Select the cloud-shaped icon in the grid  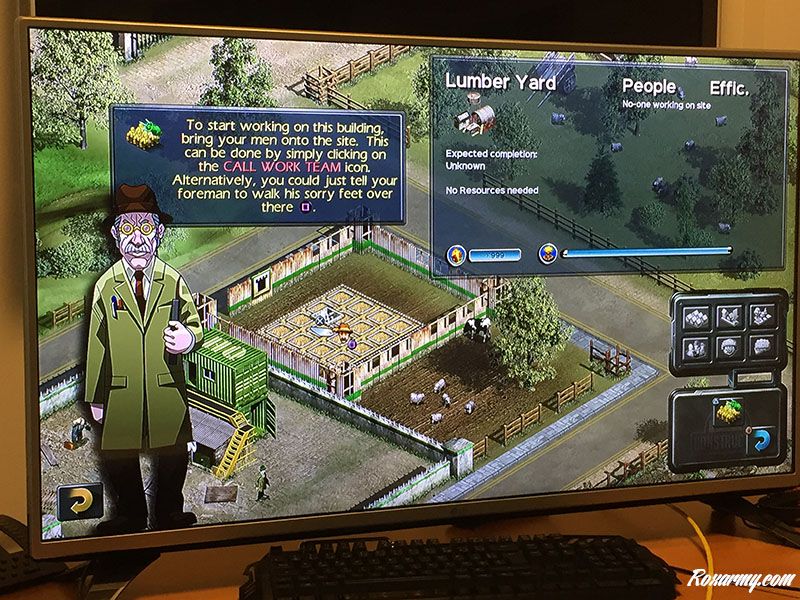click(x=762, y=348)
